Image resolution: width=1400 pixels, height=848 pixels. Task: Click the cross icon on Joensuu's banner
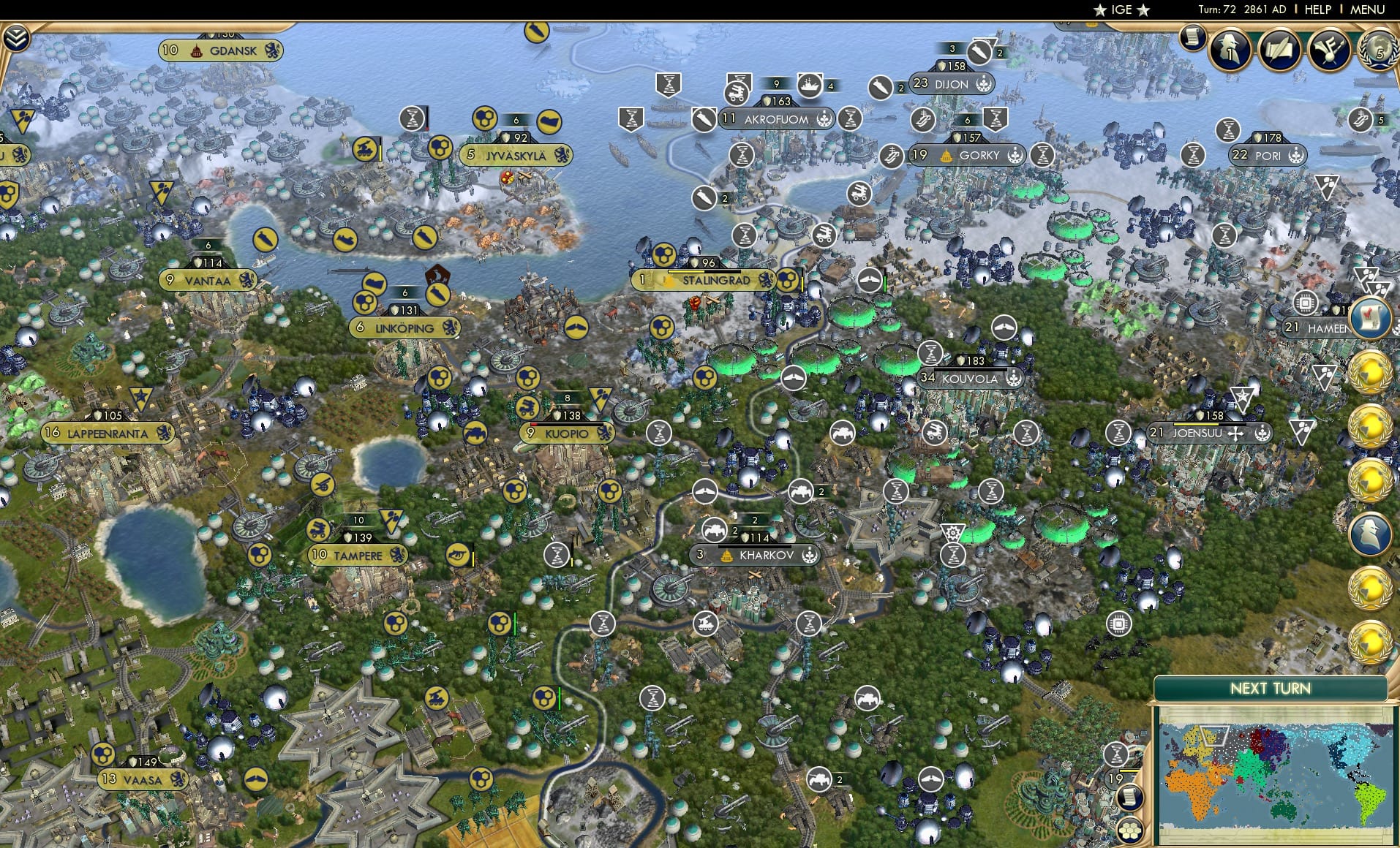[x=1236, y=434]
